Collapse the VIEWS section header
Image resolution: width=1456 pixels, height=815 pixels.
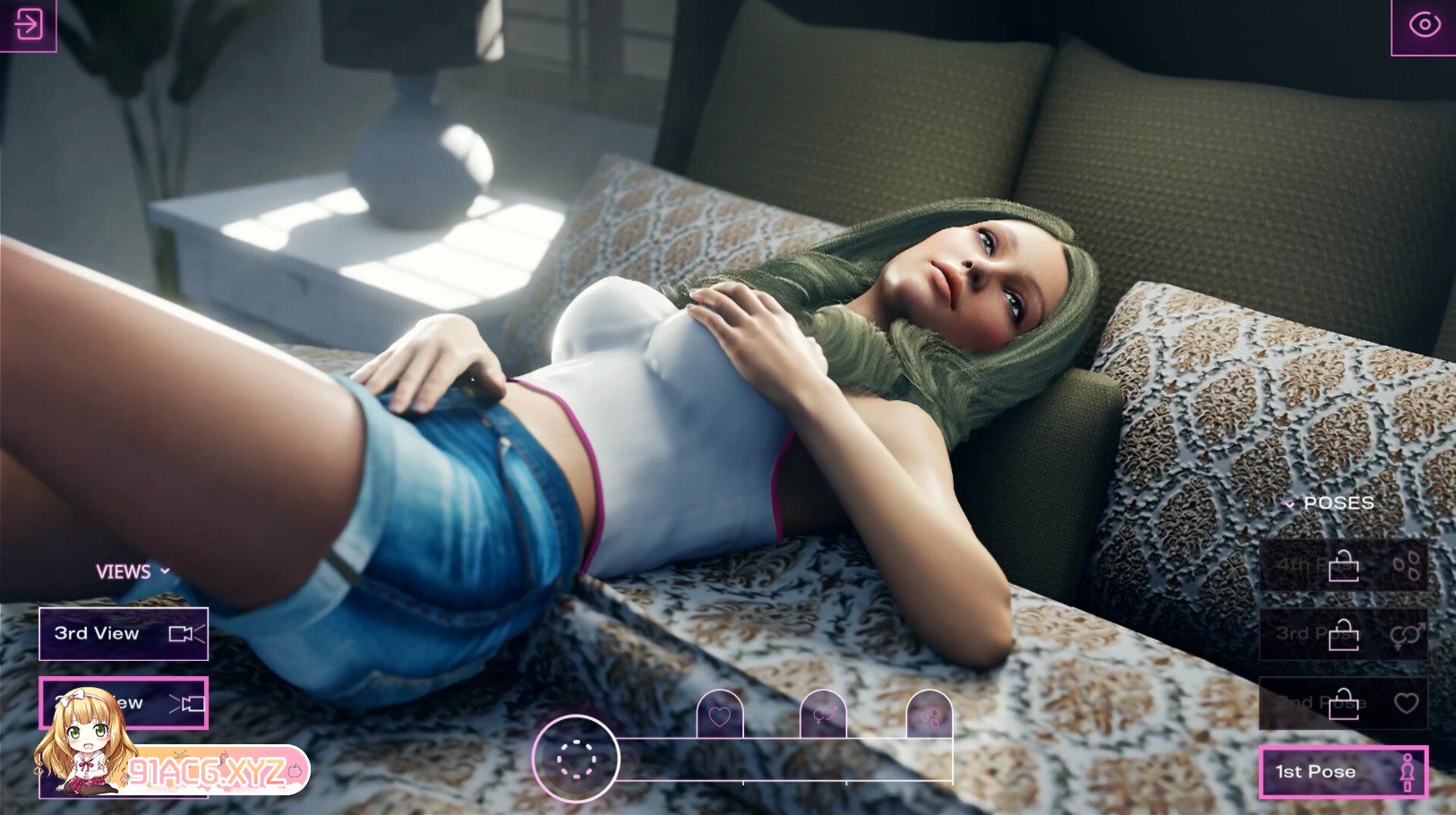(x=133, y=571)
